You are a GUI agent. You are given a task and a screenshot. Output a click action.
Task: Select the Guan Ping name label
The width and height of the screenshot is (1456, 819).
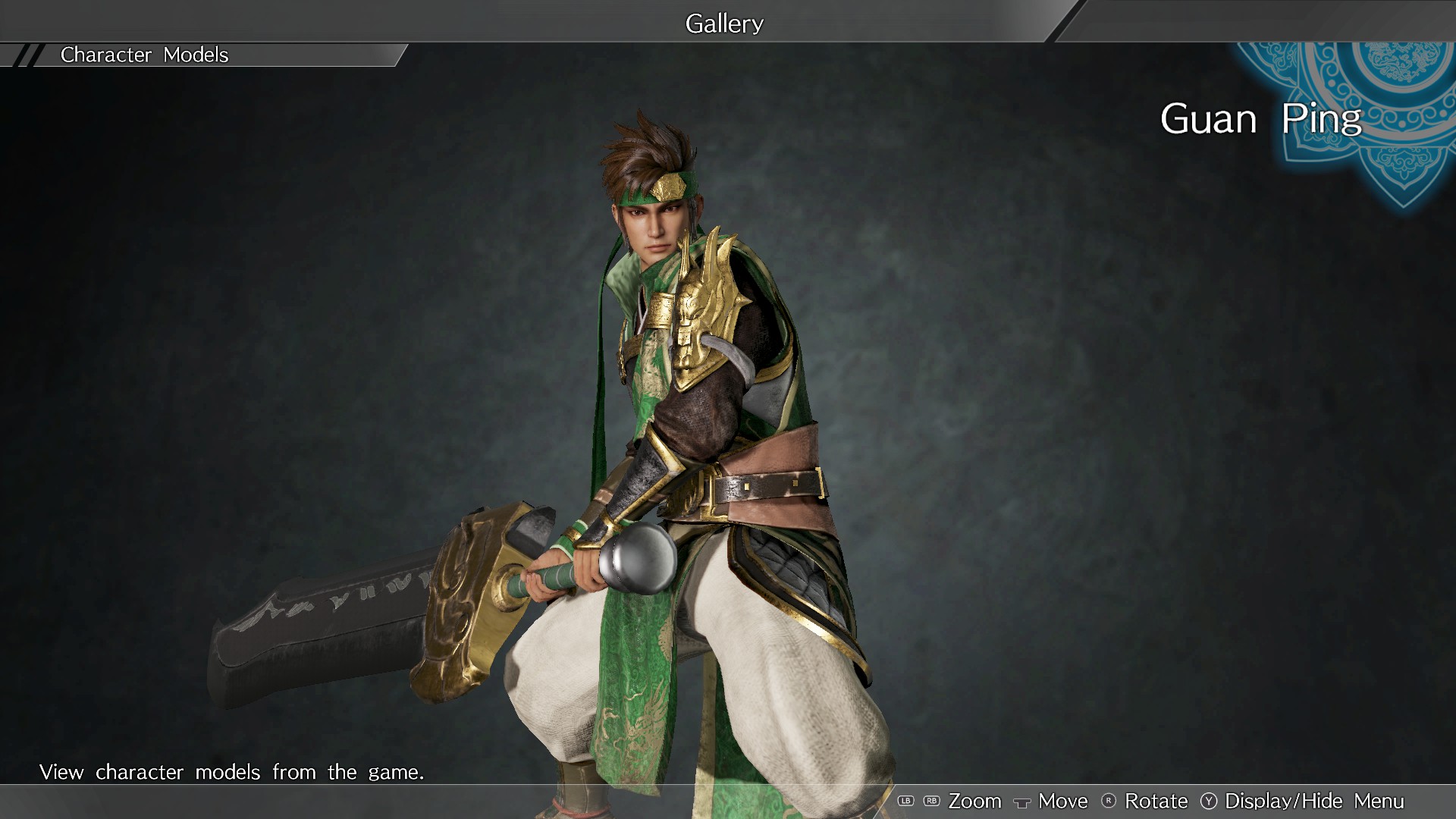1261,120
